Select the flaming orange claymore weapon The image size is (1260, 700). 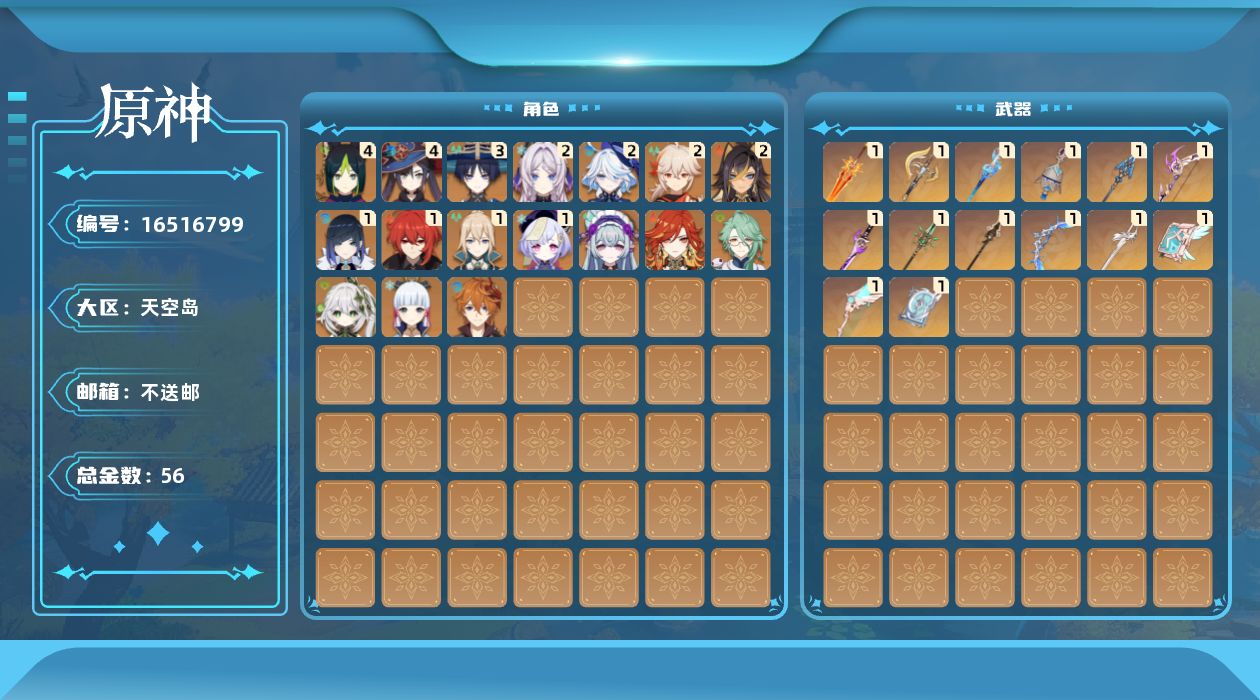[853, 172]
